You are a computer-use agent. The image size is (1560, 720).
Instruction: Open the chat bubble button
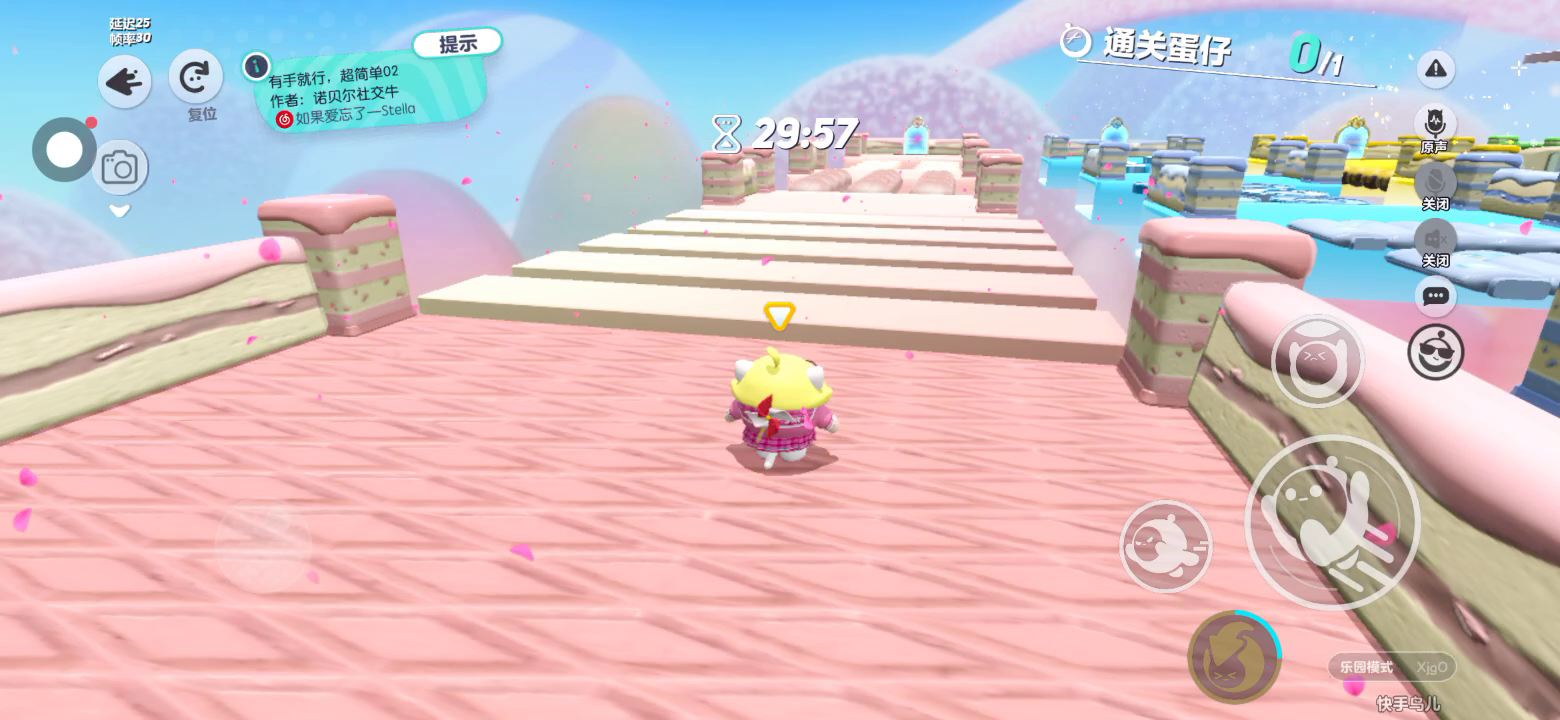point(1436,296)
